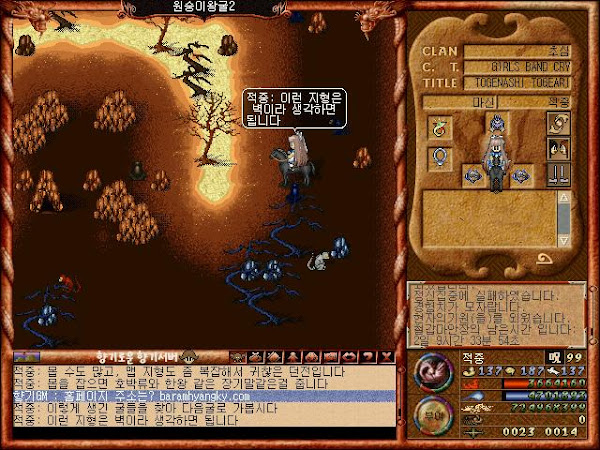600x450 pixels.
Task: Select the helmet slot above the character
Action: pos(495,122)
